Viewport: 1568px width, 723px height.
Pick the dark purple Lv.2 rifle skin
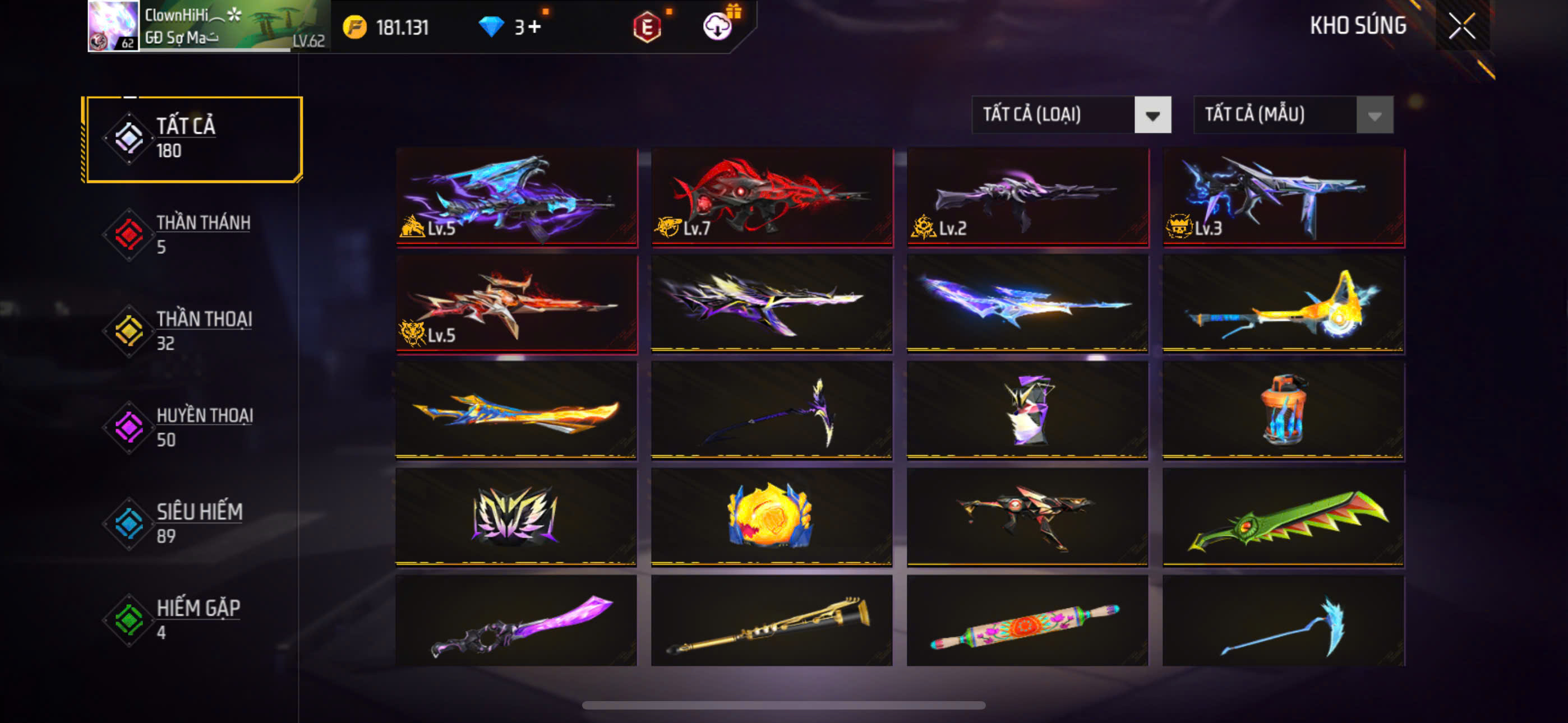pos(1027,197)
